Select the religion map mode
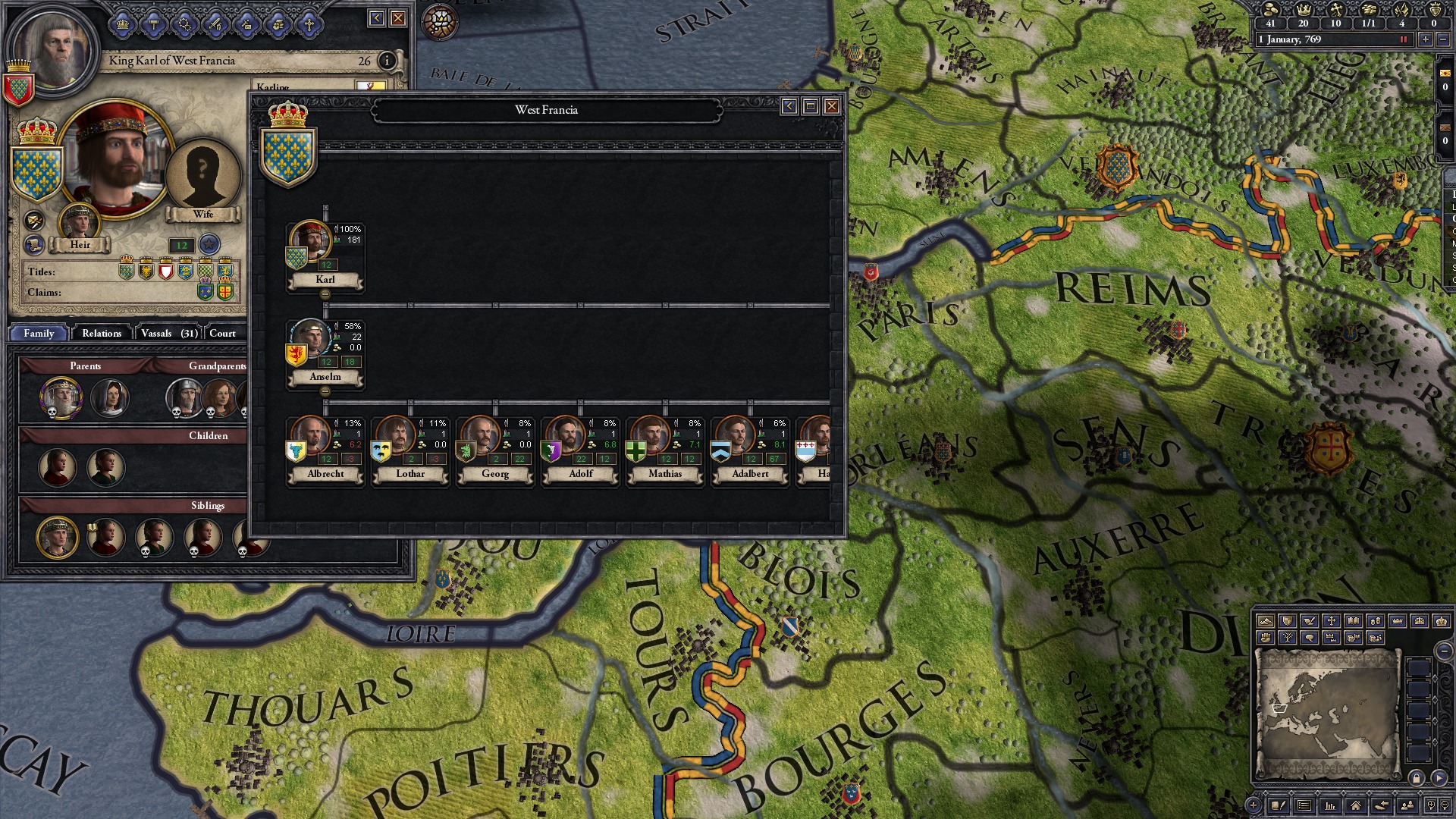The height and width of the screenshot is (819, 1456). click(x=1332, y=622)
